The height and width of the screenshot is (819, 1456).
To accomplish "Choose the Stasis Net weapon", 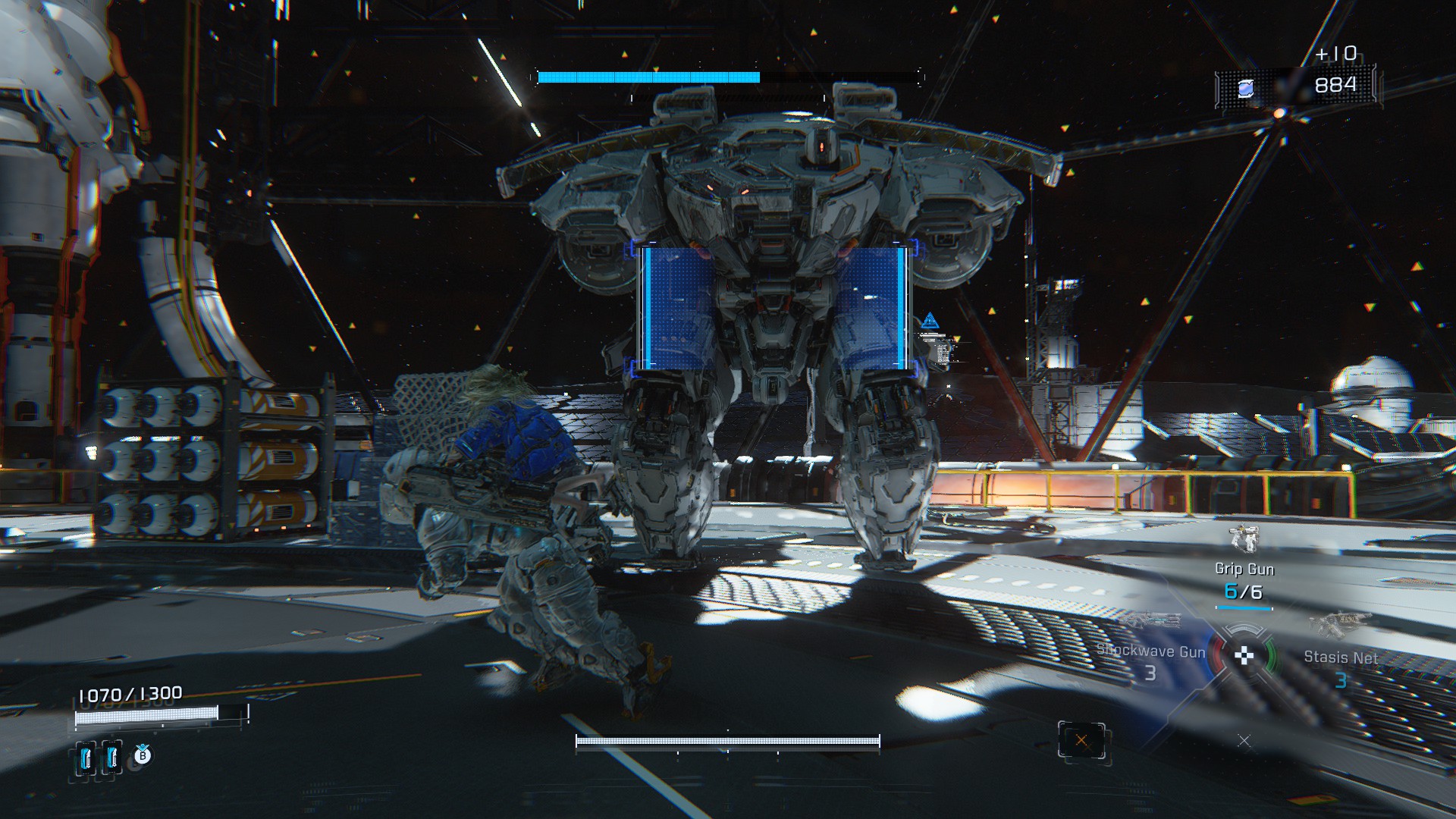I will (x=1340, y=658).
